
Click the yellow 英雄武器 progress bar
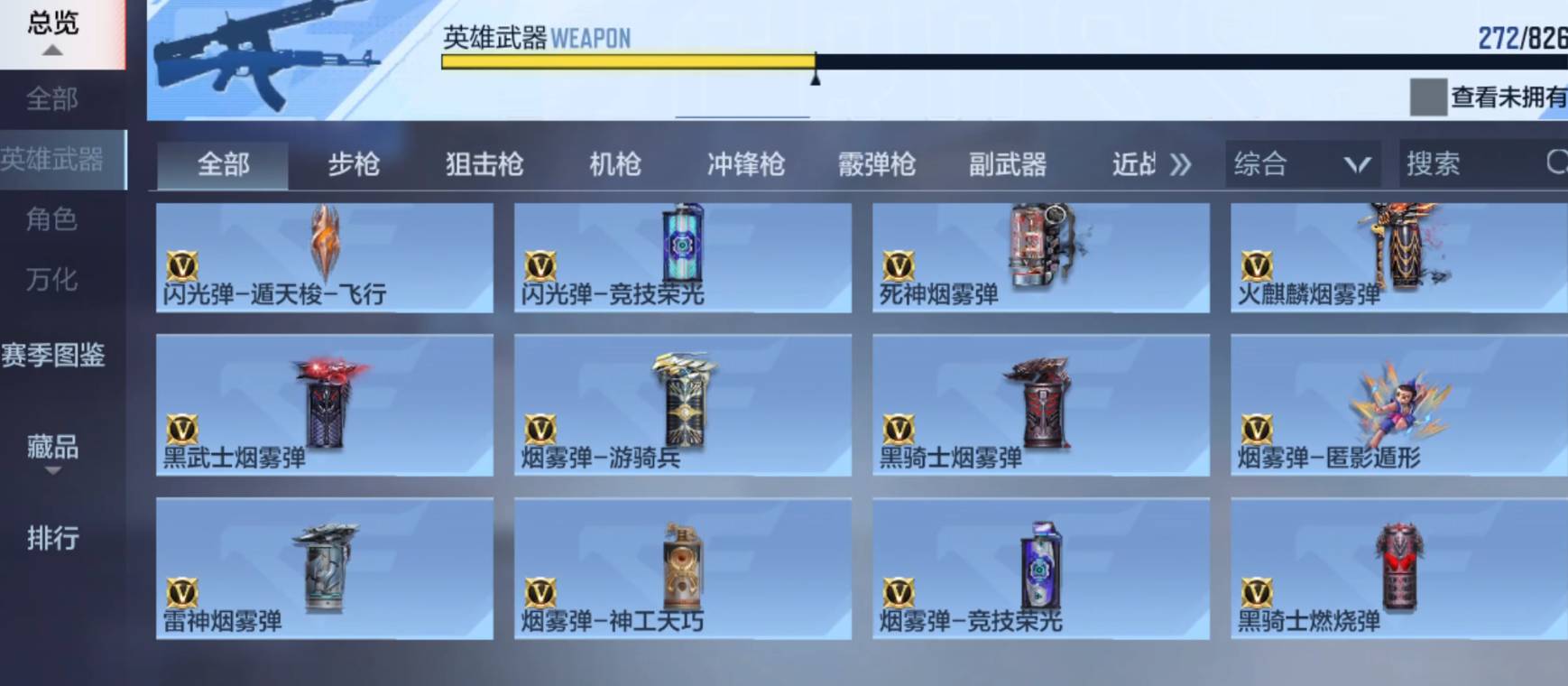coord(623,60)
